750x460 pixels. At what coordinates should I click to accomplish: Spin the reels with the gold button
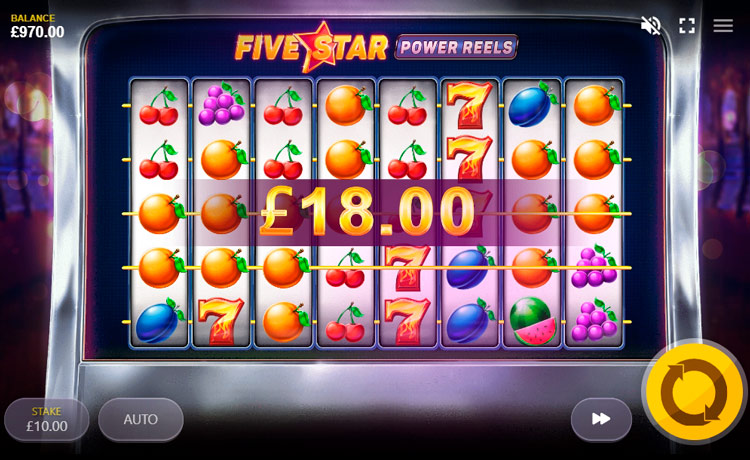[x=694, y=392]
